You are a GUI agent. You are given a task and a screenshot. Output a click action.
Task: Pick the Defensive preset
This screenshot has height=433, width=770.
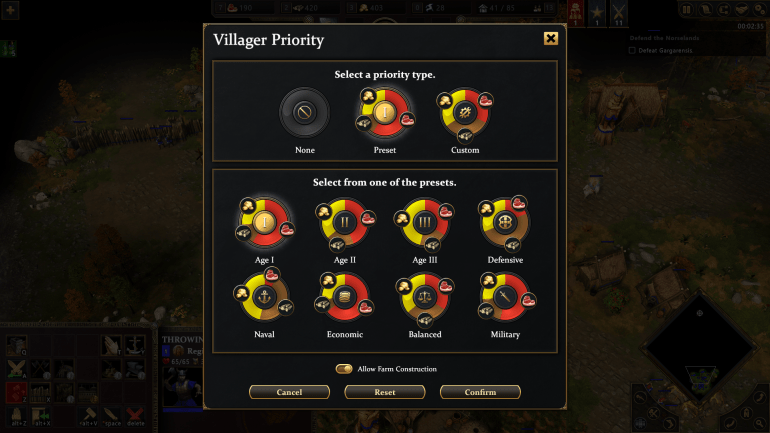click(505, 222)
